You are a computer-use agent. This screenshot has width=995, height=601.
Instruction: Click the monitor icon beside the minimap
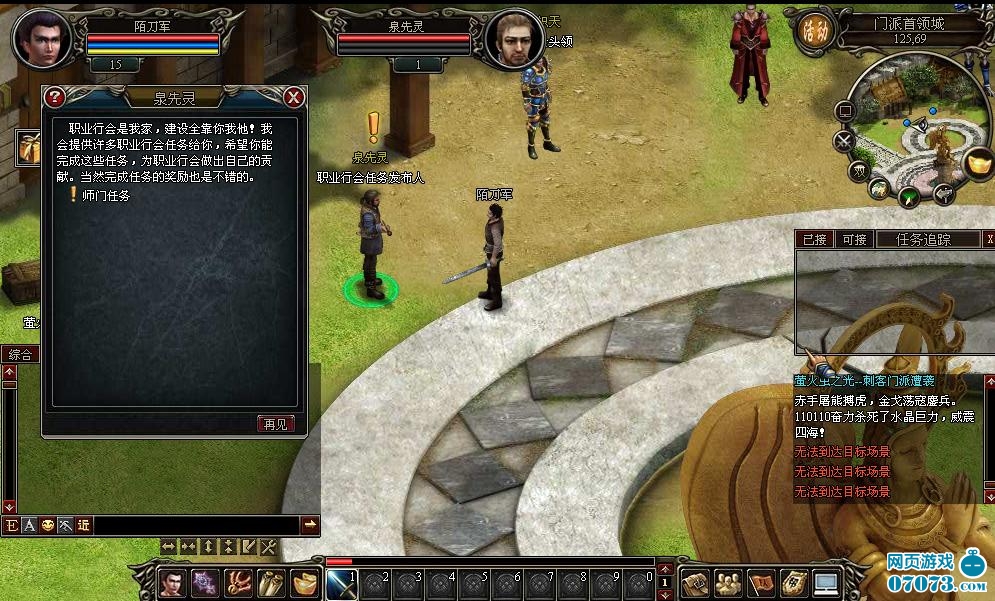(845, 110)
